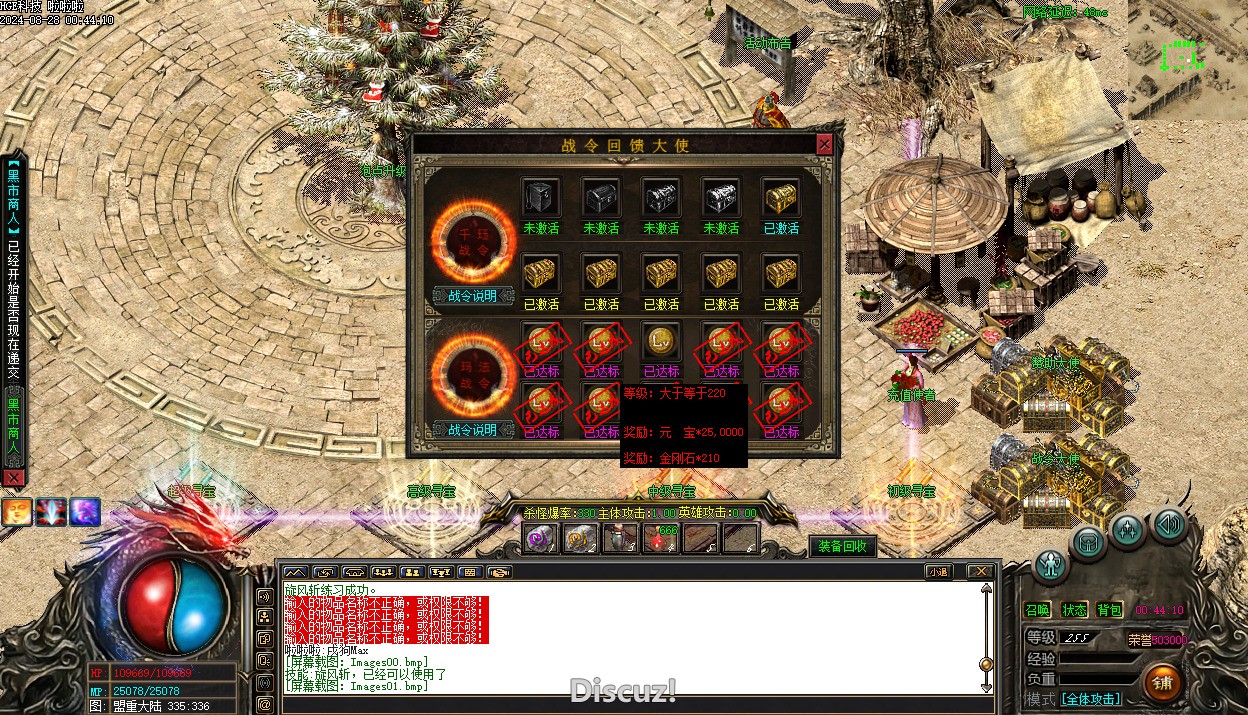Open the 状态 status button
Screen dimensions: 1248x715
(1074, 610)
